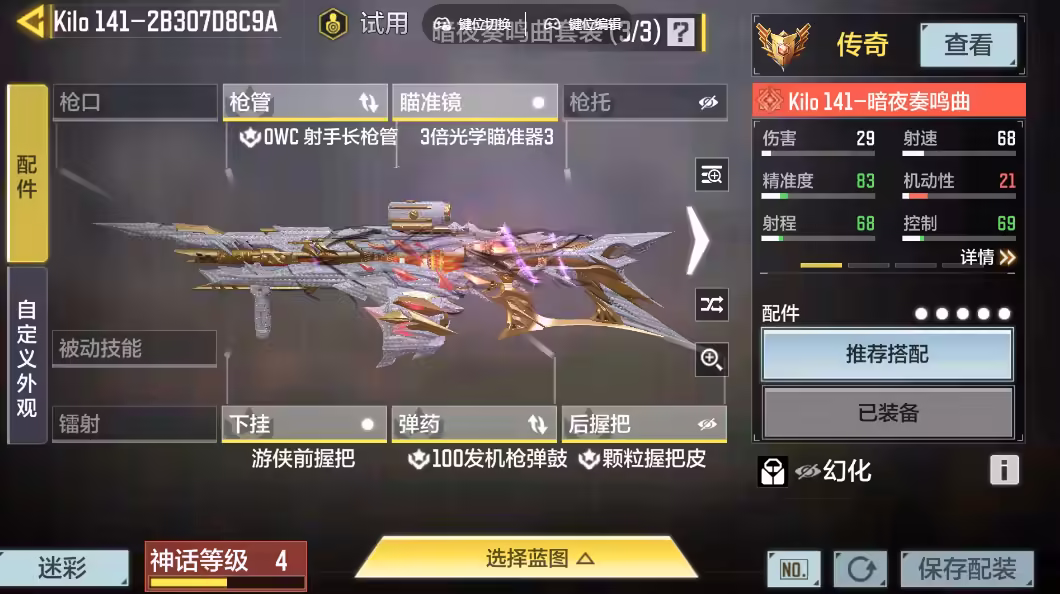
Task: Open the 选择蓝图 blueprint selector
Action: pos(526,559)
